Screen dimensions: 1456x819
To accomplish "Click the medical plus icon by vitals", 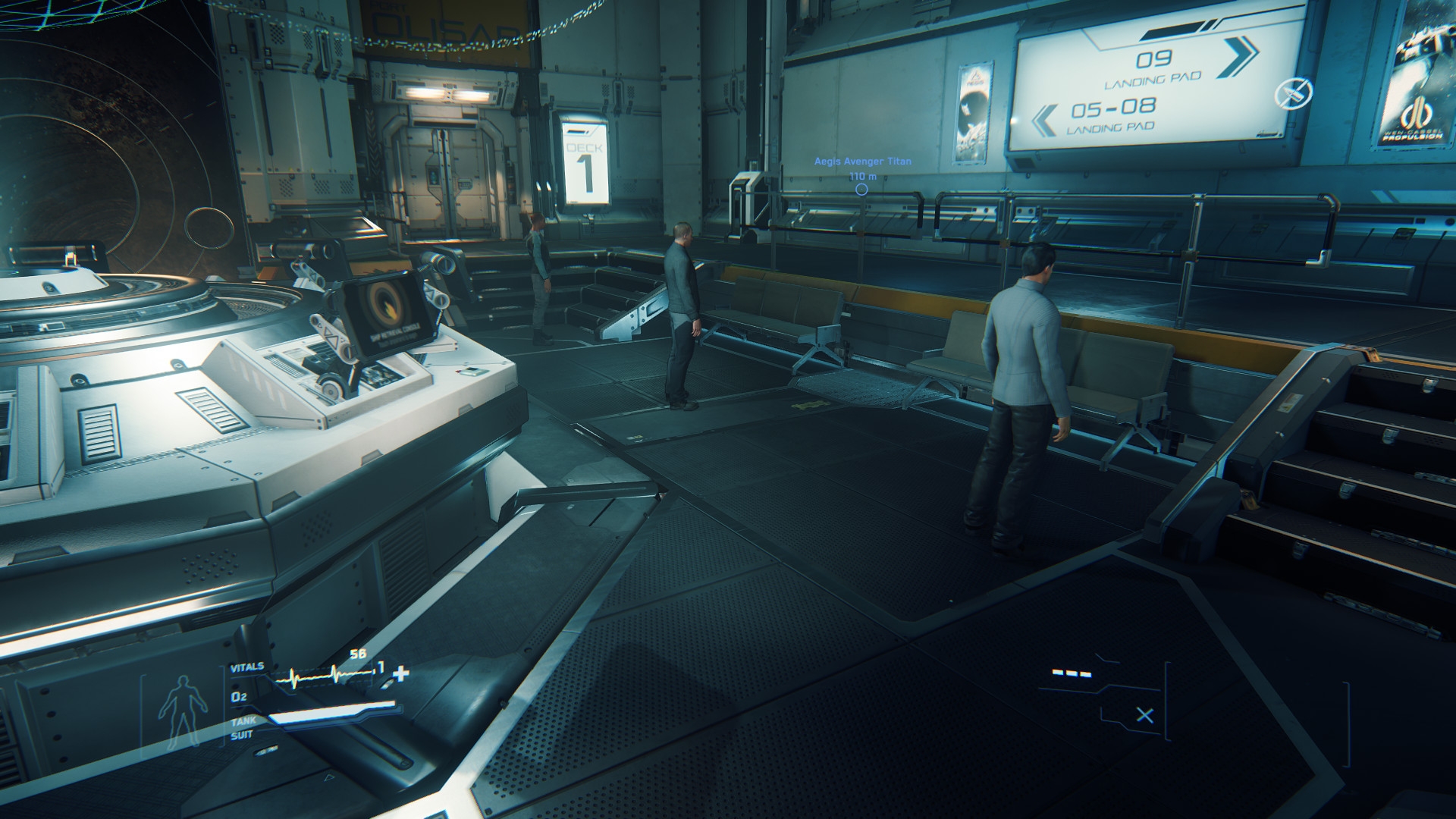I will pyautogui.click(x=400, y=673).
